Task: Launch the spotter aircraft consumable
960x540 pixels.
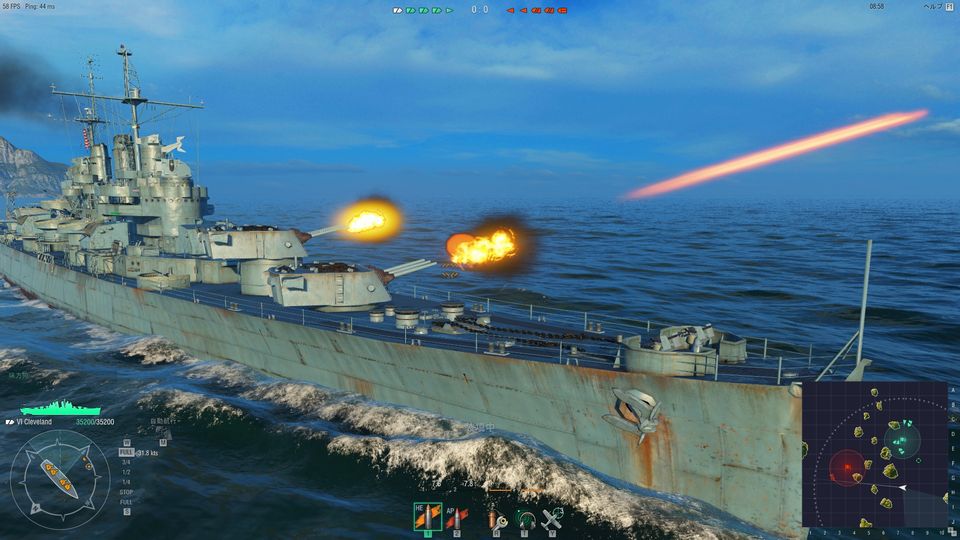Action: (552, 518)
